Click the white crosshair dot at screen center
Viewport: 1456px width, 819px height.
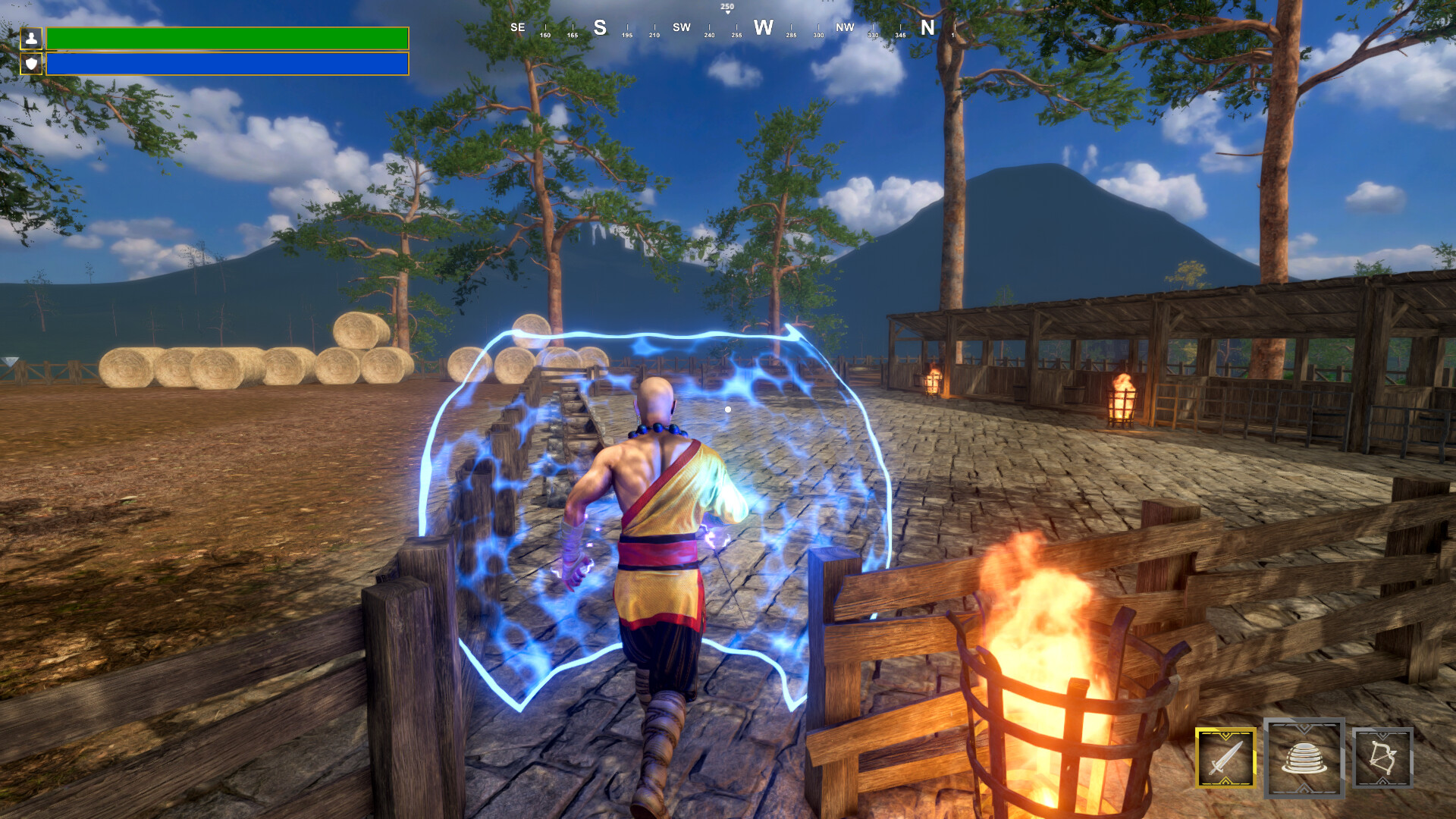pos(728,408)
